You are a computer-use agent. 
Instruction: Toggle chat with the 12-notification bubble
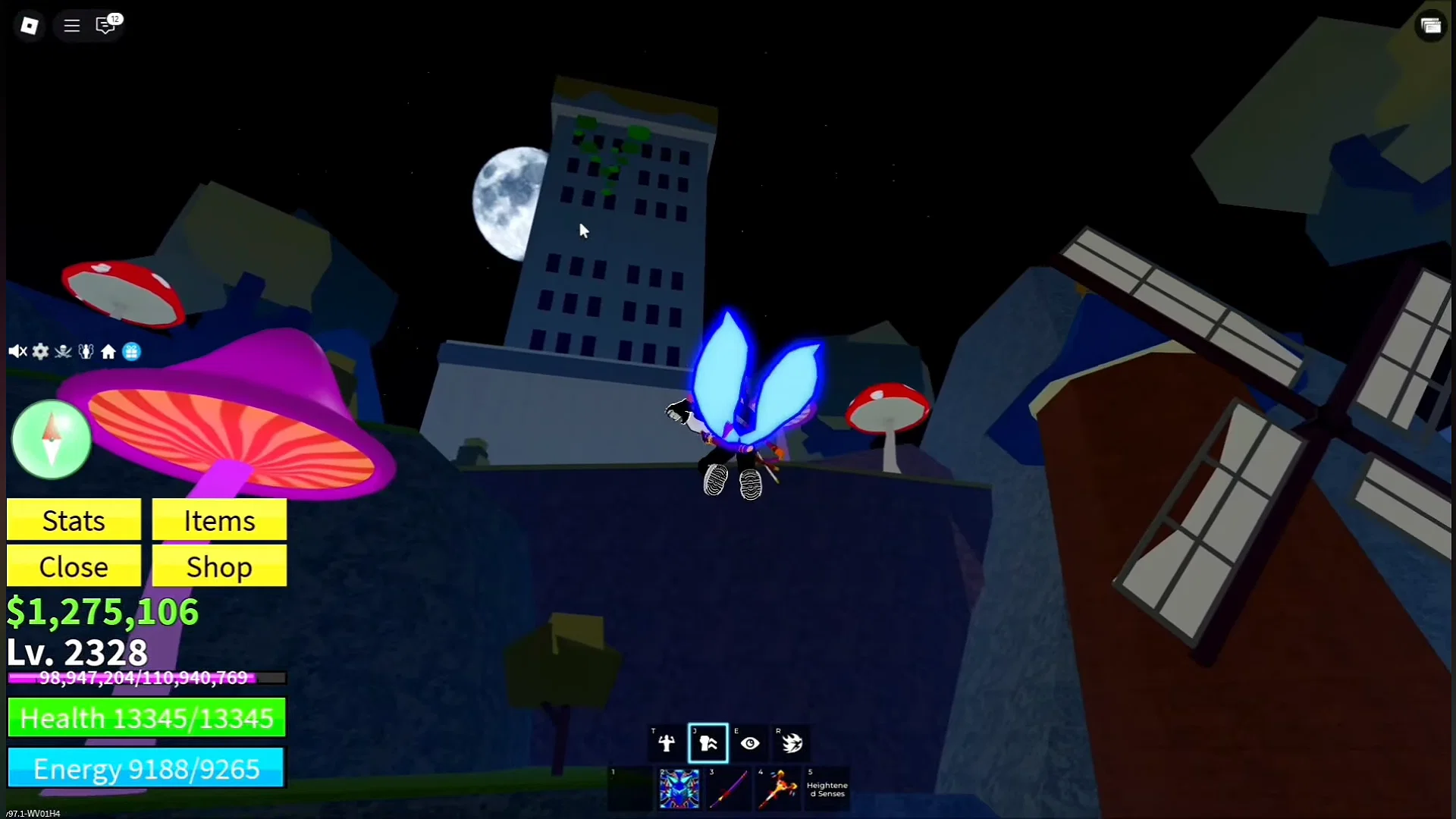[x=106, y=25]
